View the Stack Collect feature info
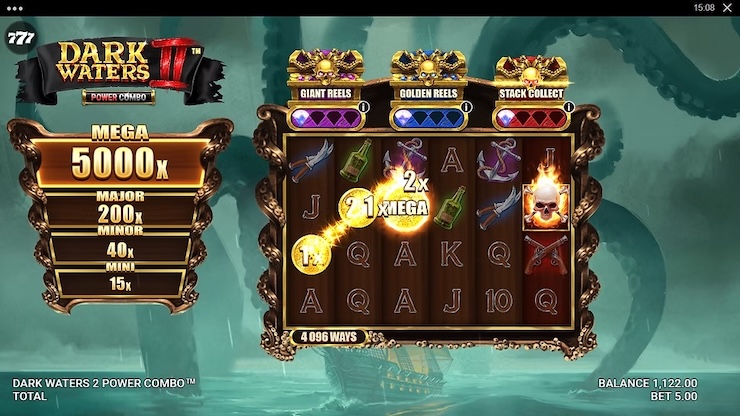This screenshot has width=740, height=416. point(569,107)
